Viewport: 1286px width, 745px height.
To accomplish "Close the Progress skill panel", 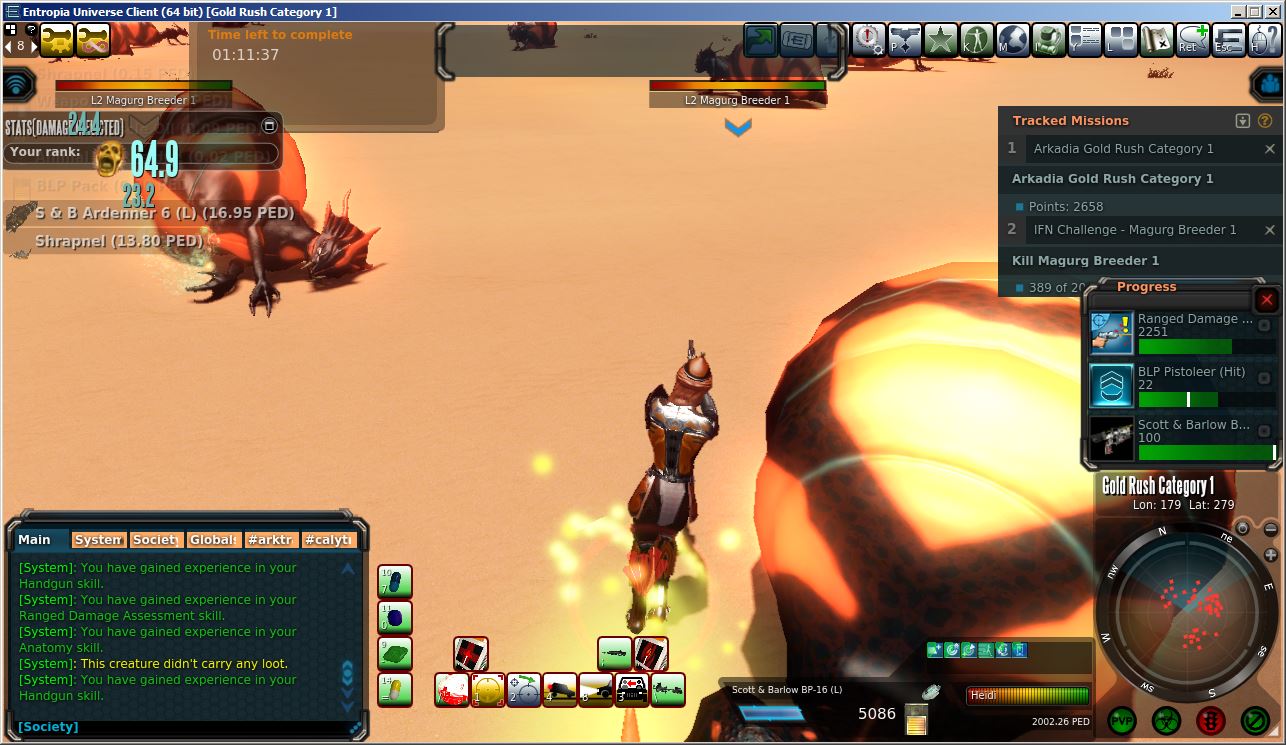I will click(x=1267, y=300).
